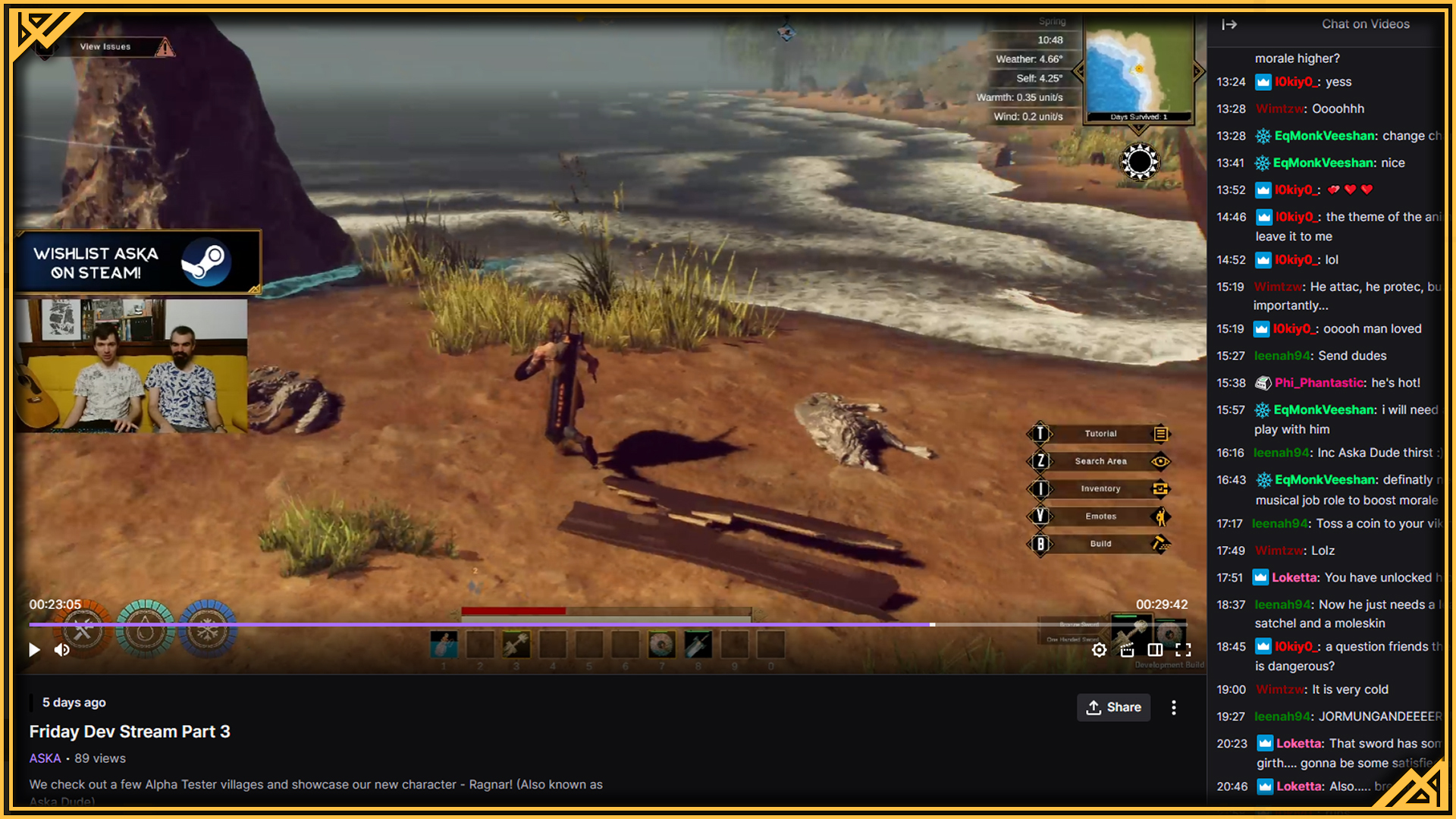Click the Clip creation control on the player

(x=1127, y=651)
